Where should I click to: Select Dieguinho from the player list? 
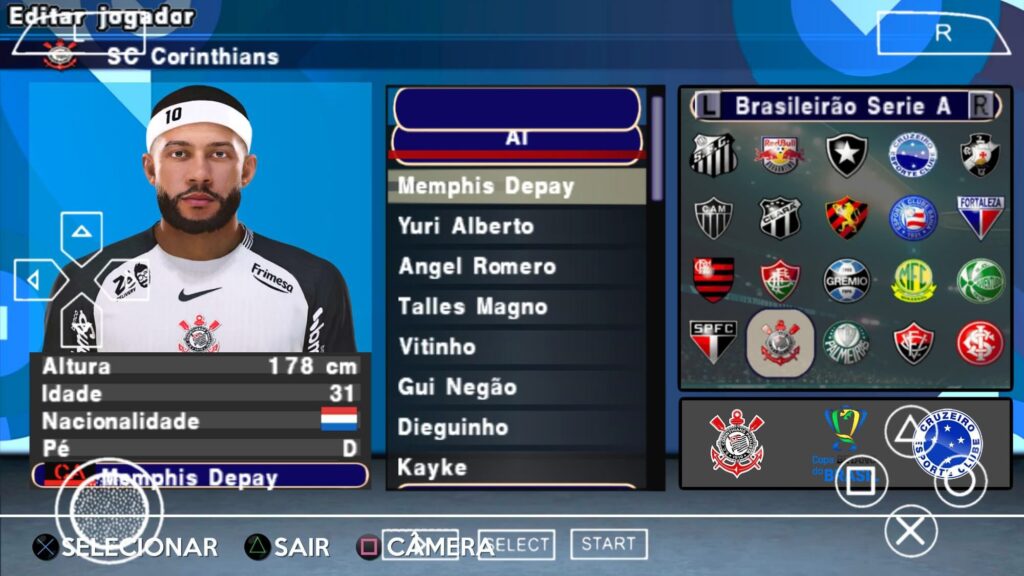(455, 427)
